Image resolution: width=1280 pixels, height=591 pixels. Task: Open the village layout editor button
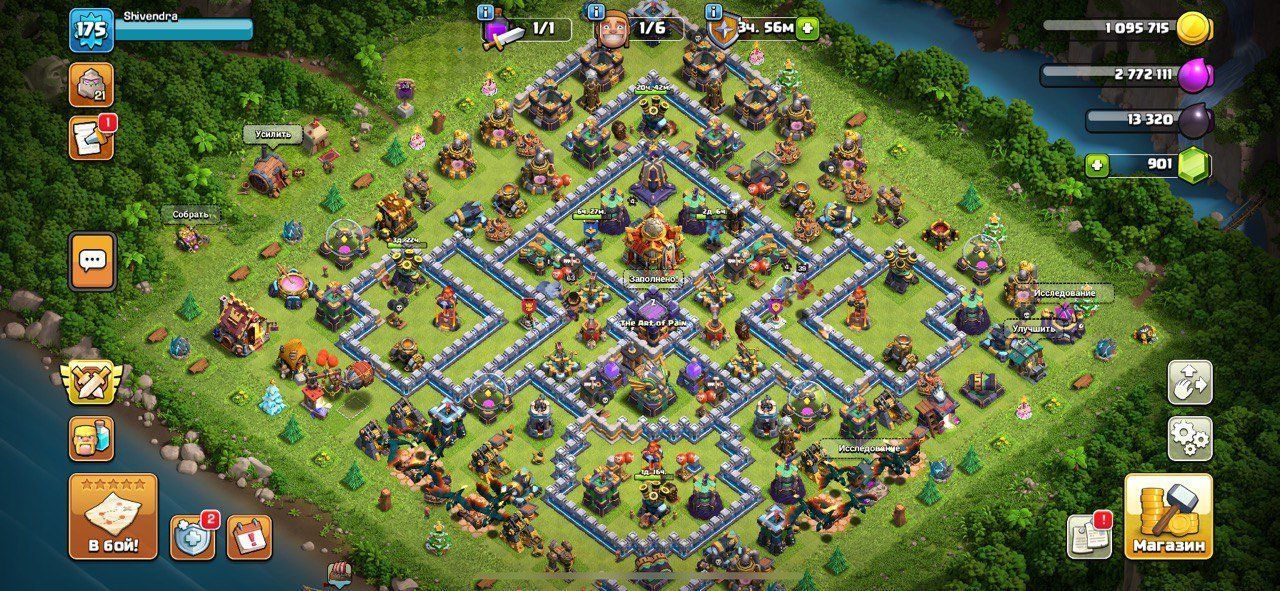tap(1190, 383)
